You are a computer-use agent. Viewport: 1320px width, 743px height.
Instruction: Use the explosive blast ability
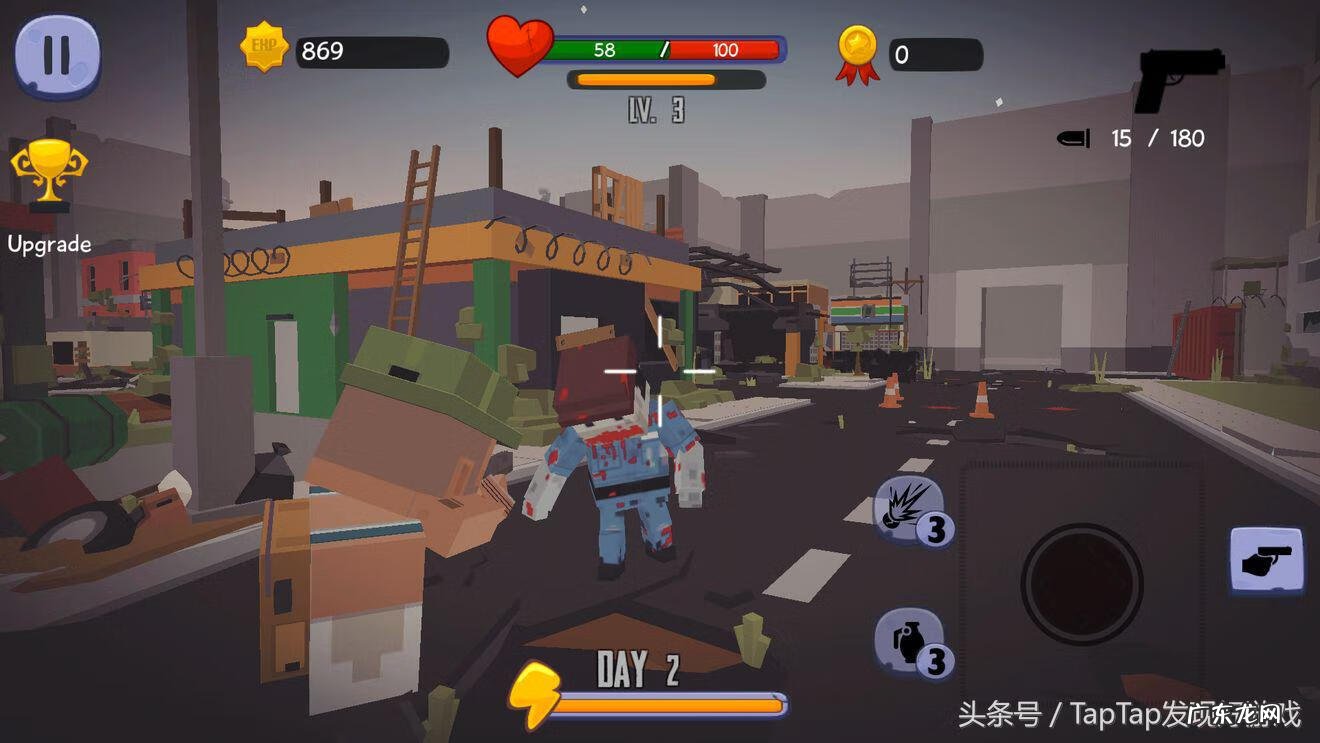909,510
